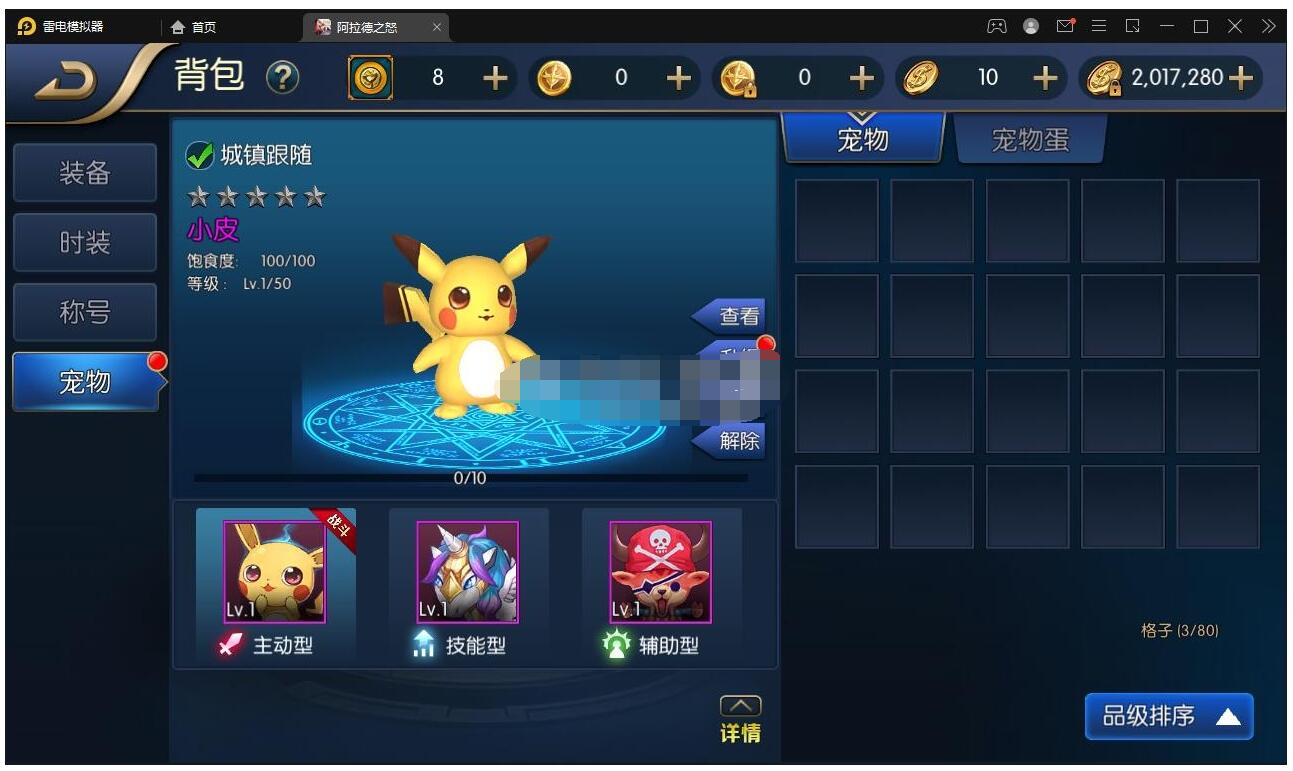Image resolution: width=1293 pixels, height=771 pixels.
Task: Choose the pirate hat support pet thumbnail
Action: (x=660, y=572)
